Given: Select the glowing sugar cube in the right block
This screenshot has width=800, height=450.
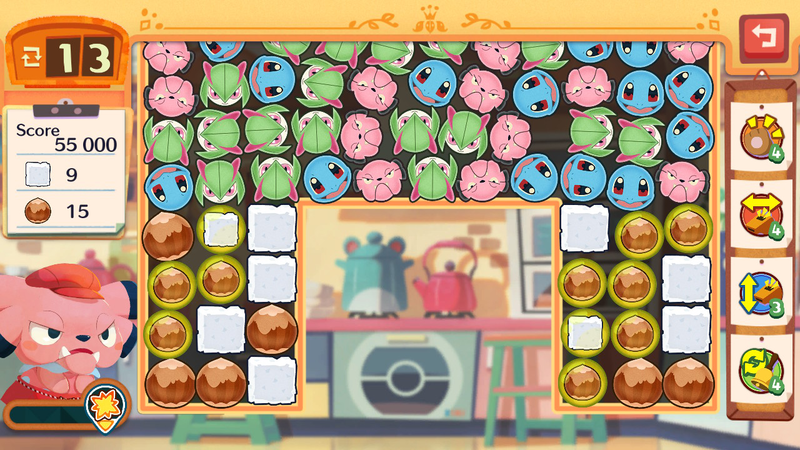Looking at the screenshot, I should pos(585,331).
